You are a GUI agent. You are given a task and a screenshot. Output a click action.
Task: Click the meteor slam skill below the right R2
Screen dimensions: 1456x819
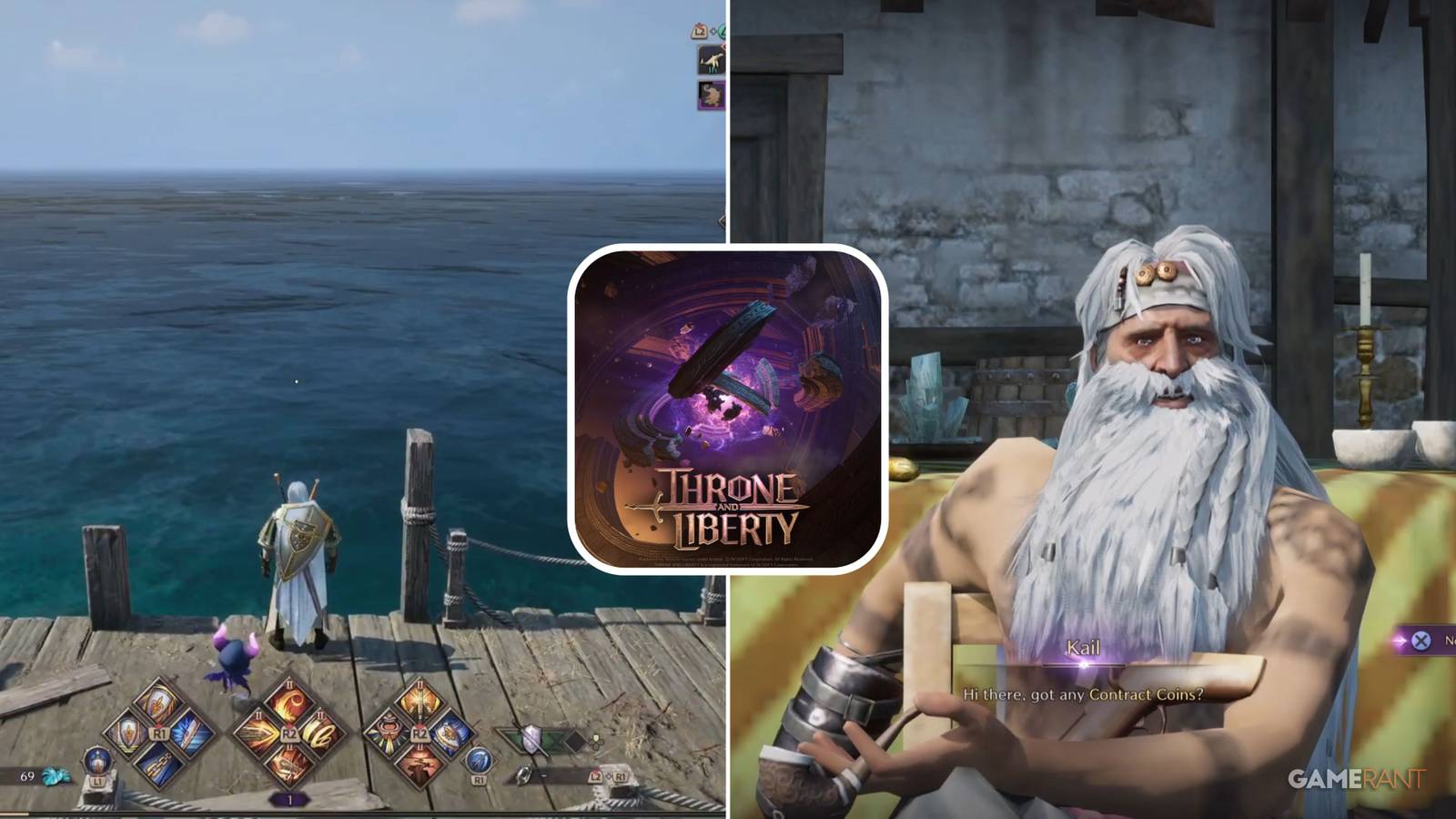point(419,764)
